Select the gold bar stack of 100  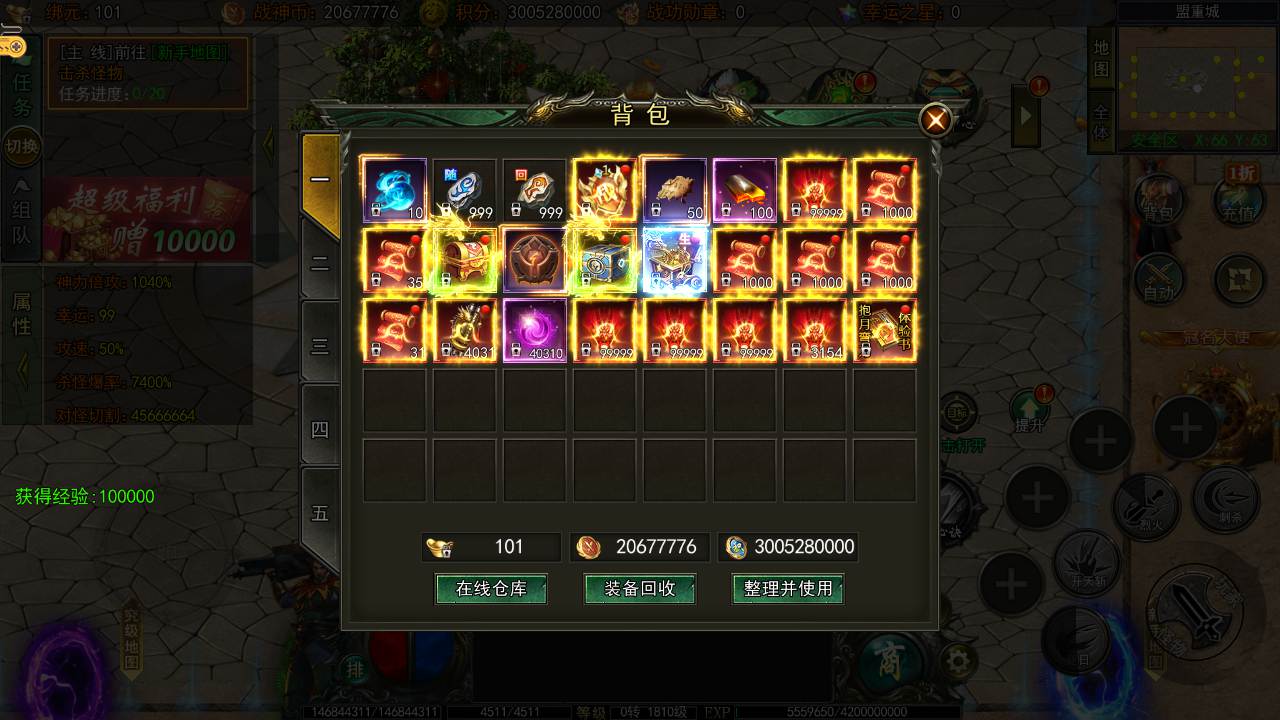point(745,190)
